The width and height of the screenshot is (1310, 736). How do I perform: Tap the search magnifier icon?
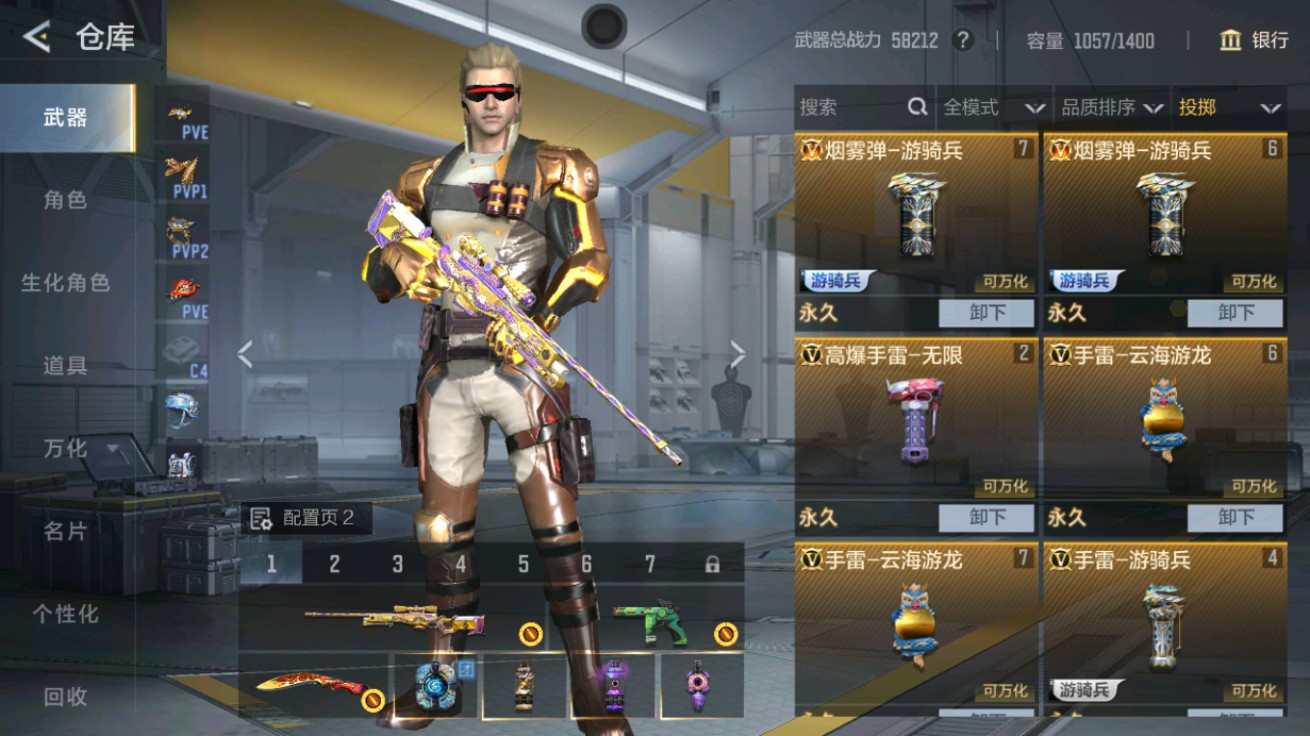917,107
